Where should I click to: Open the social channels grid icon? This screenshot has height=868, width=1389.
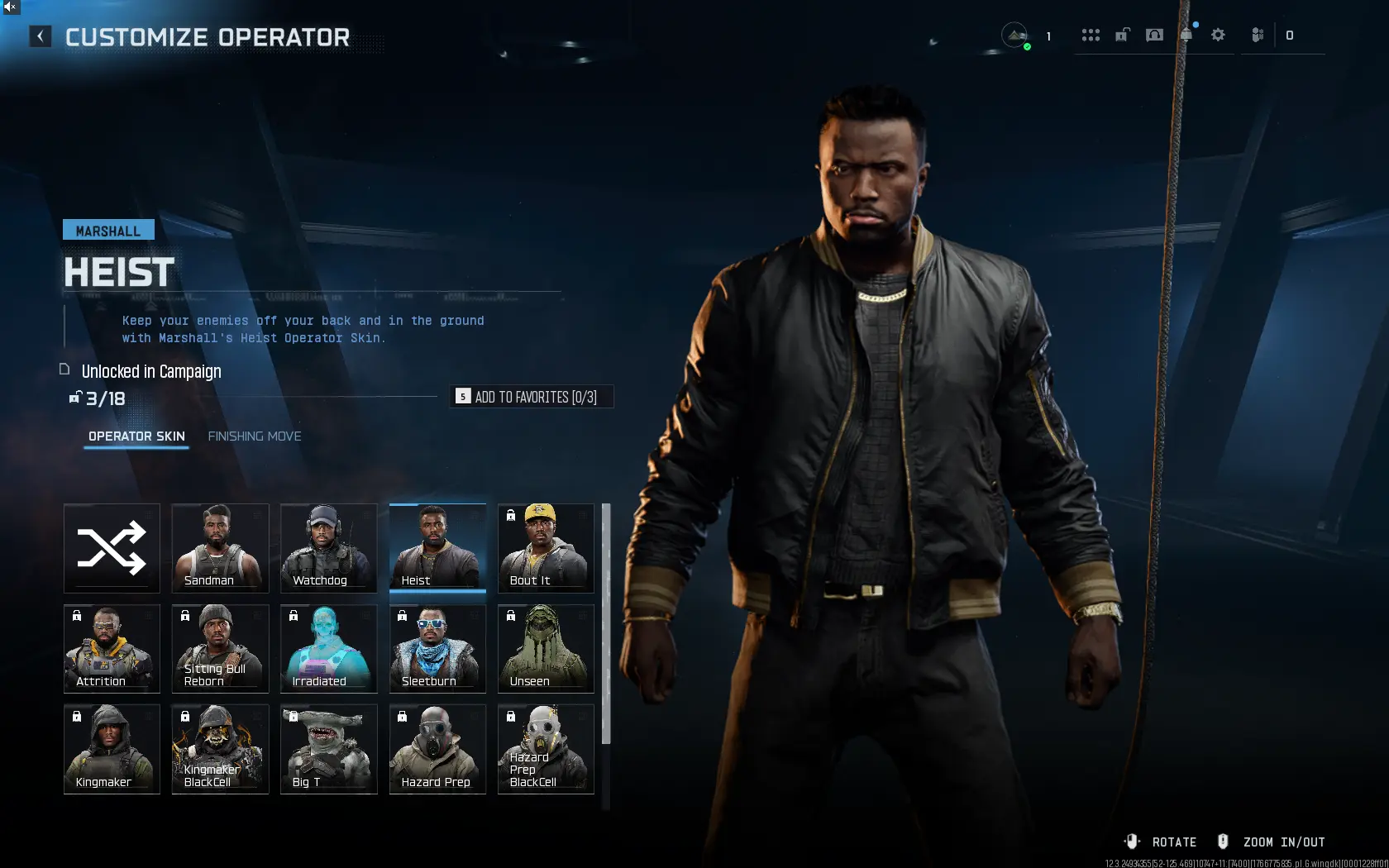point(1091,35)
